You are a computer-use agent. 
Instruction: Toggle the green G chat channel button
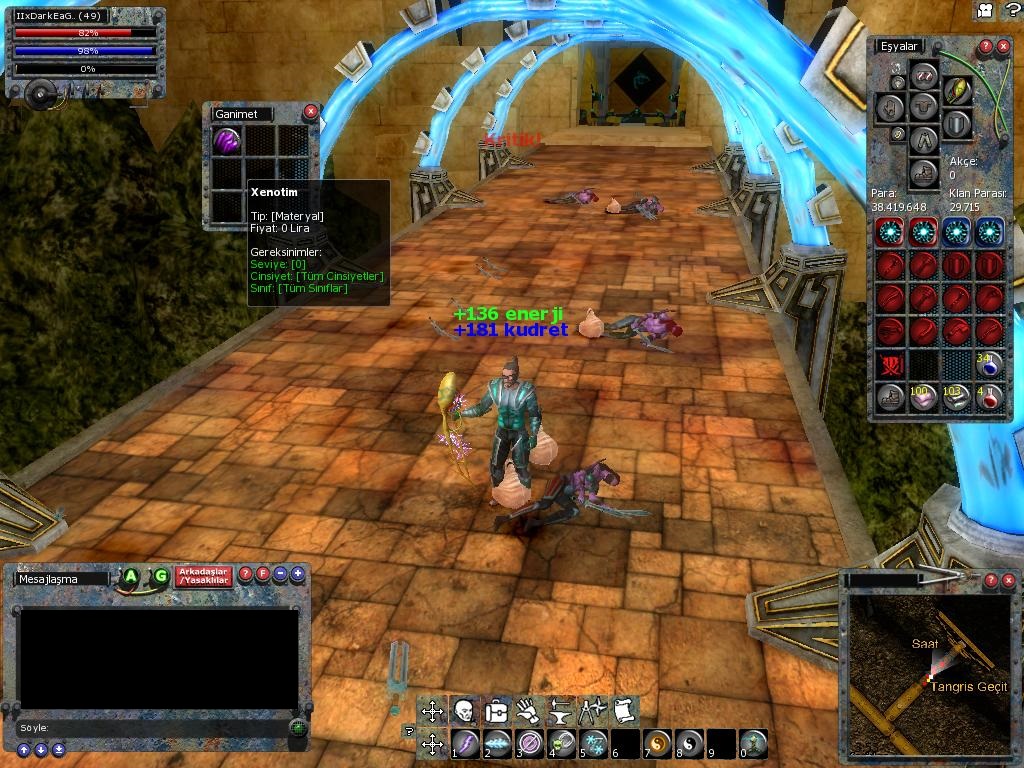pyautogui.click(x=160, y=576)
